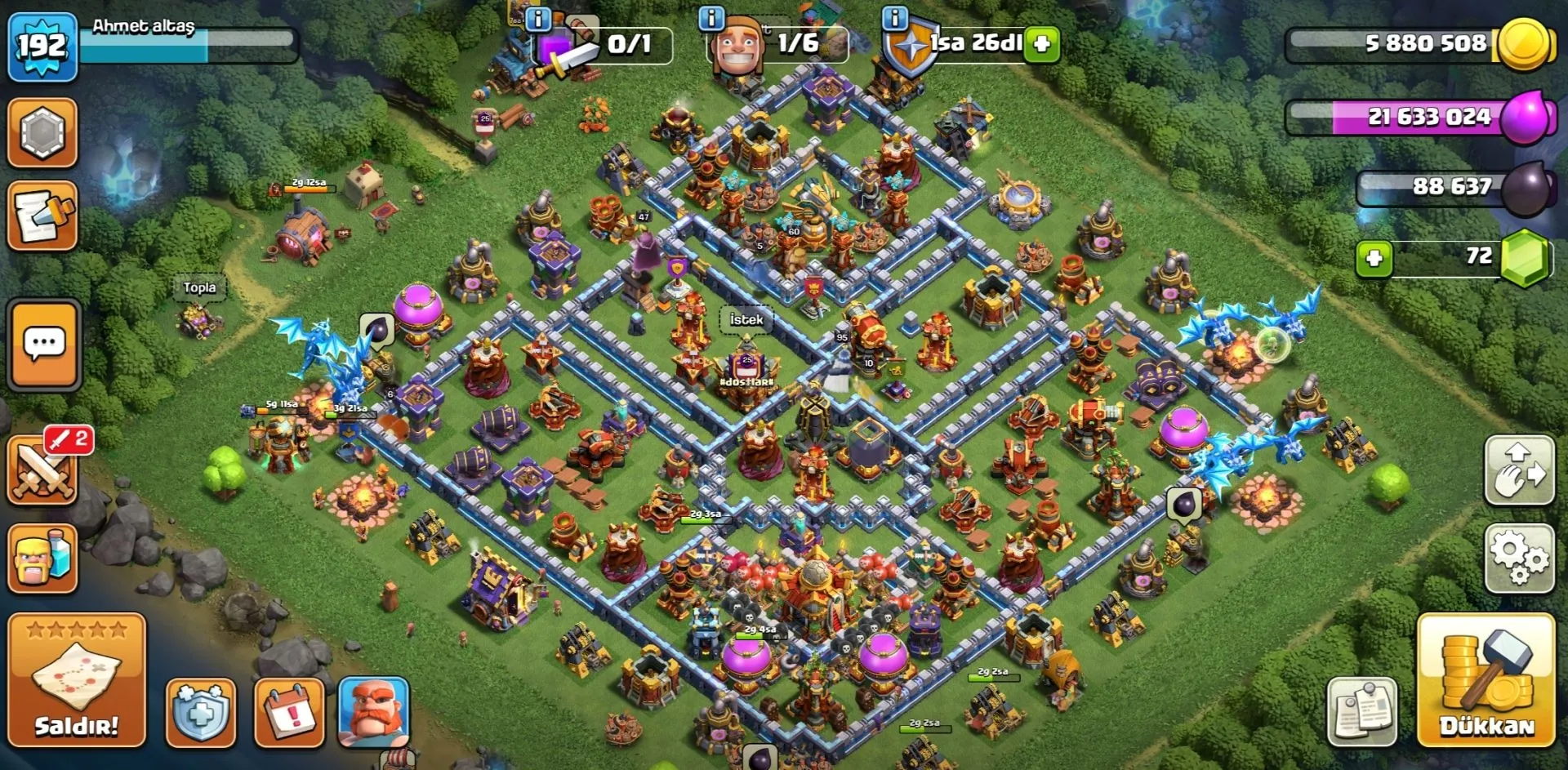
Task: Open the base layout editor hand icon
Action: tap(1518, 470)
